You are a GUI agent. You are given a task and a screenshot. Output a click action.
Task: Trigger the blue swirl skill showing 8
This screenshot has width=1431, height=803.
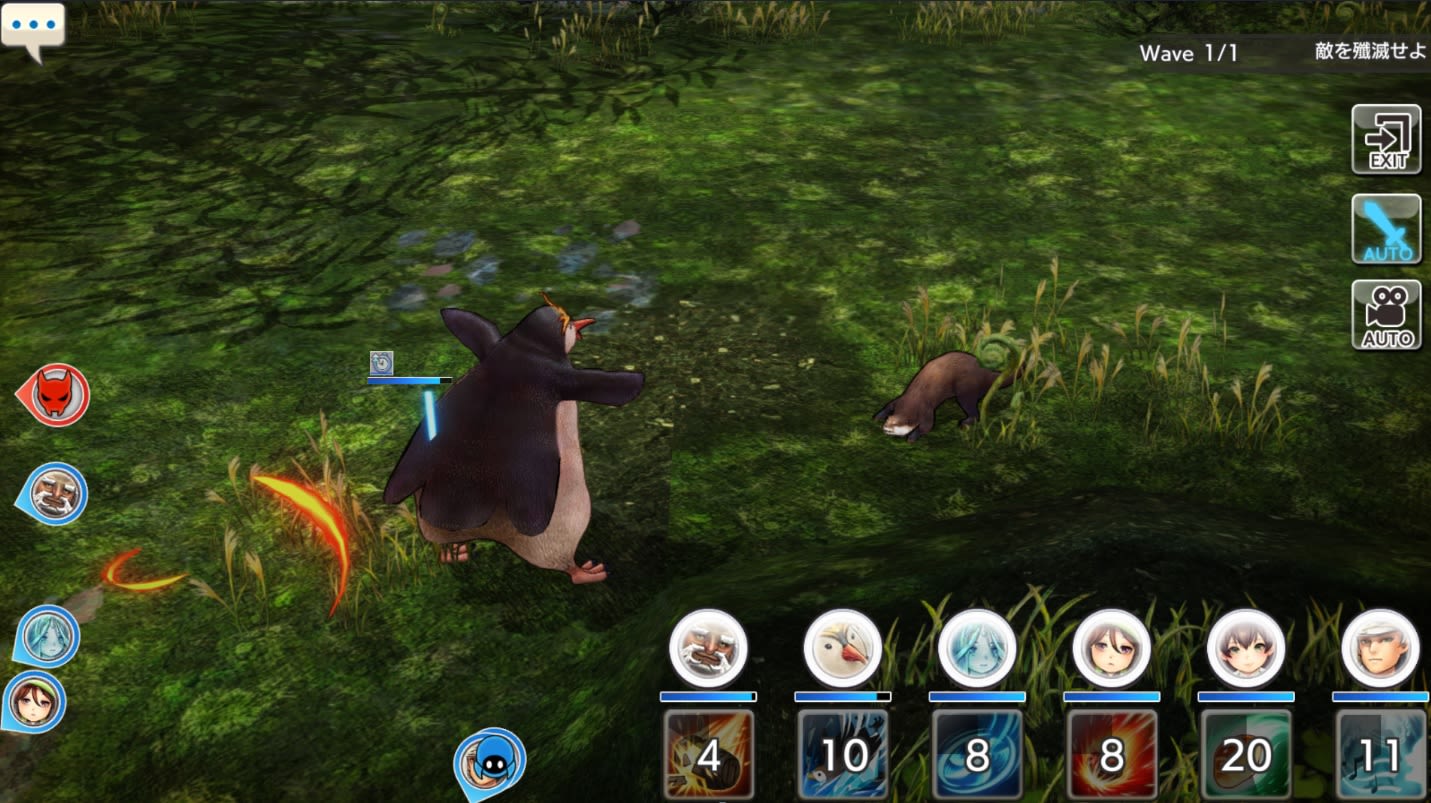click(977, 755)
